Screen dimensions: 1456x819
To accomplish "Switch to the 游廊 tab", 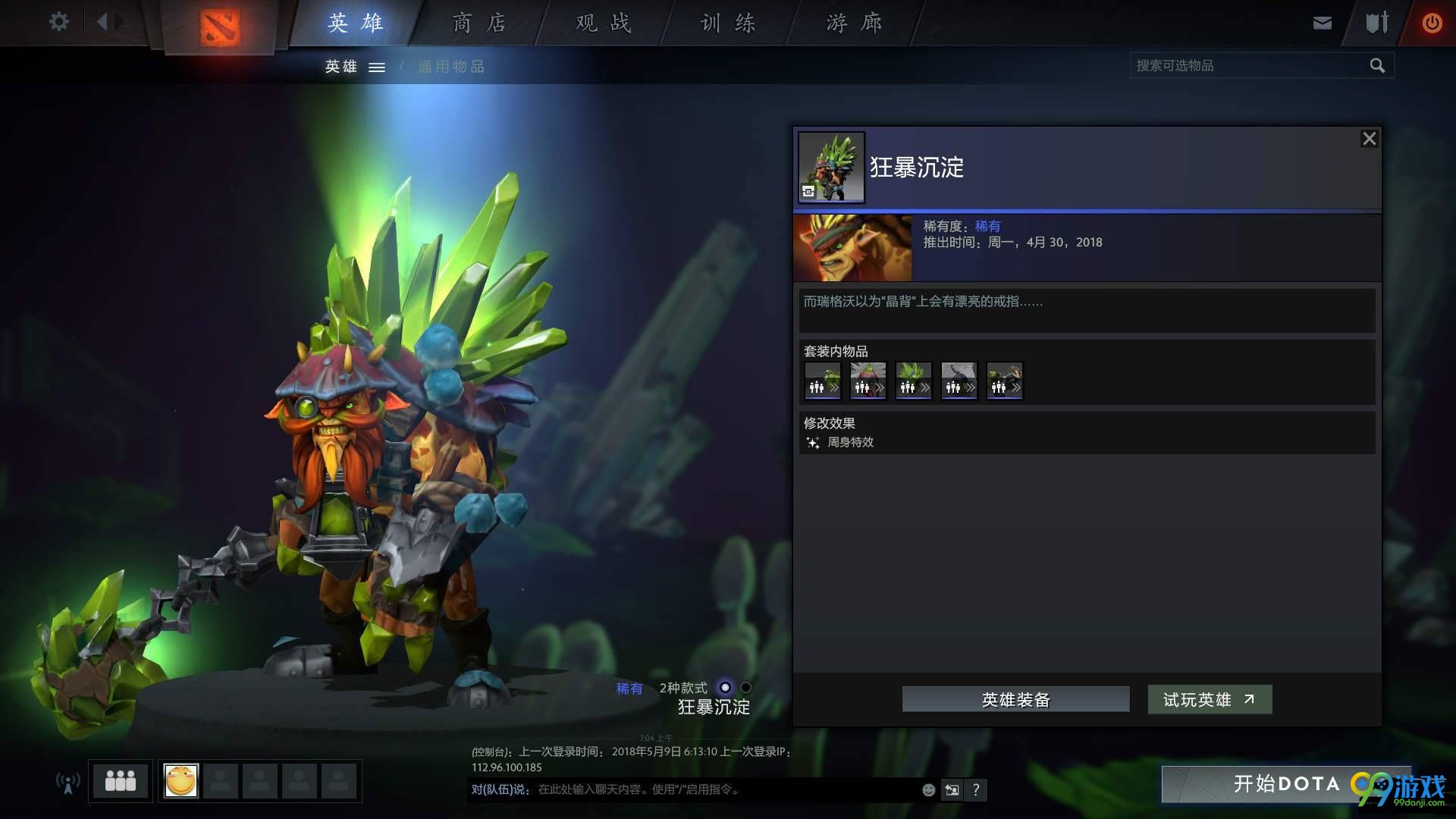I will coord(855,23).
